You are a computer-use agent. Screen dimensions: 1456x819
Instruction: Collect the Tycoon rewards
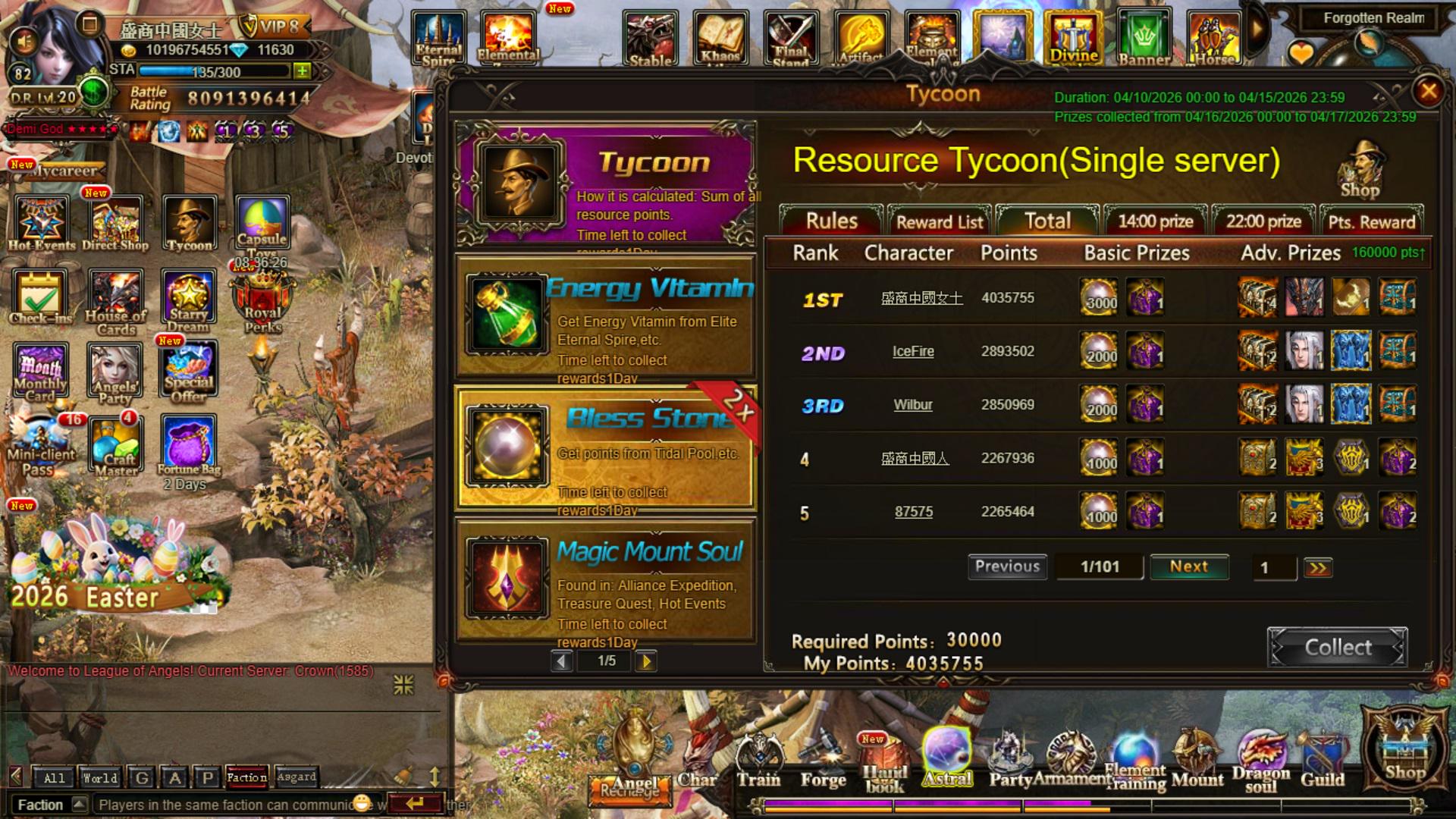pyautogui.click(x=1337, y=648)
